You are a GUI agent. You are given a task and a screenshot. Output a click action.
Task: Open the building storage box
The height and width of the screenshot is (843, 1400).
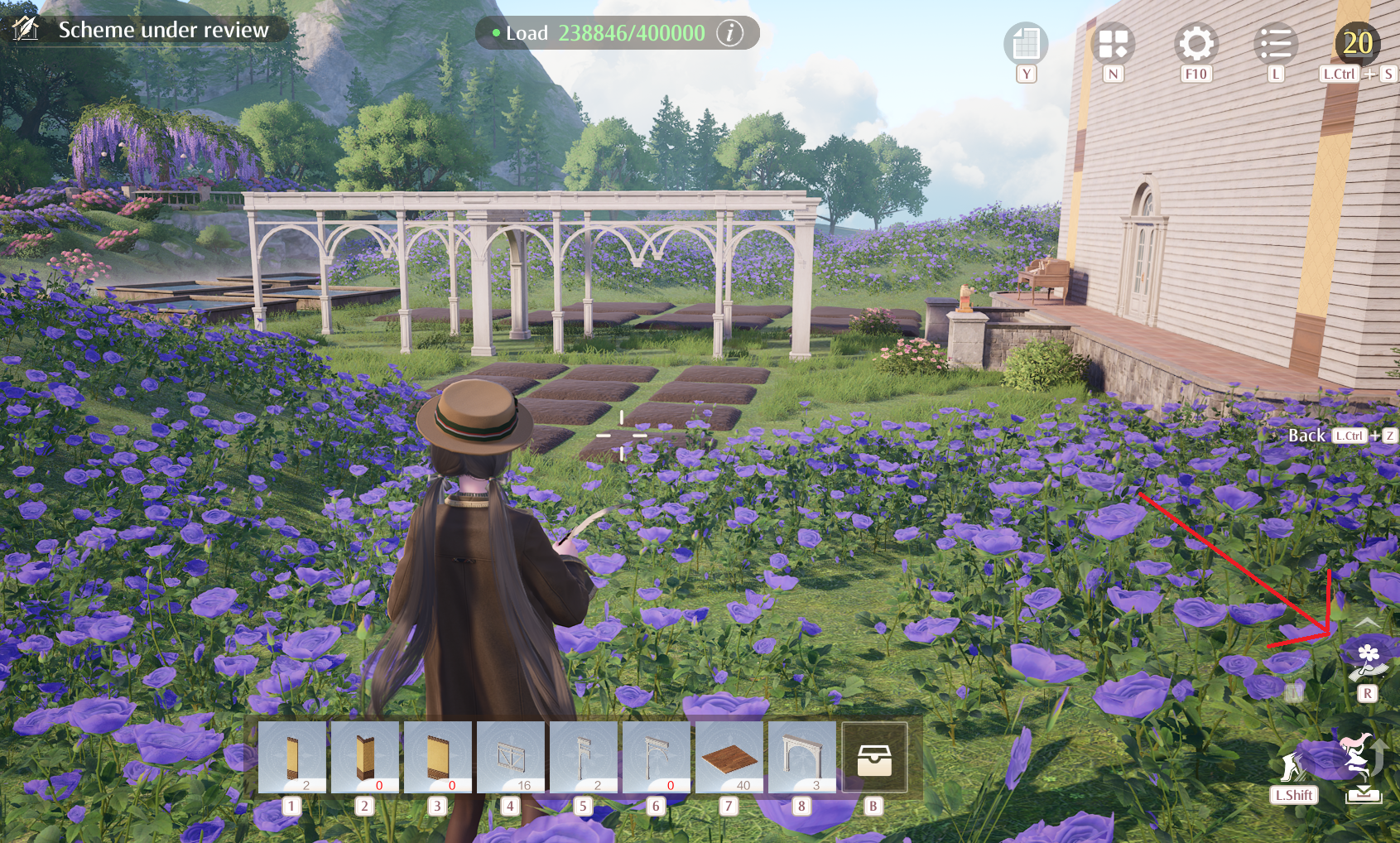coord(874,758)
